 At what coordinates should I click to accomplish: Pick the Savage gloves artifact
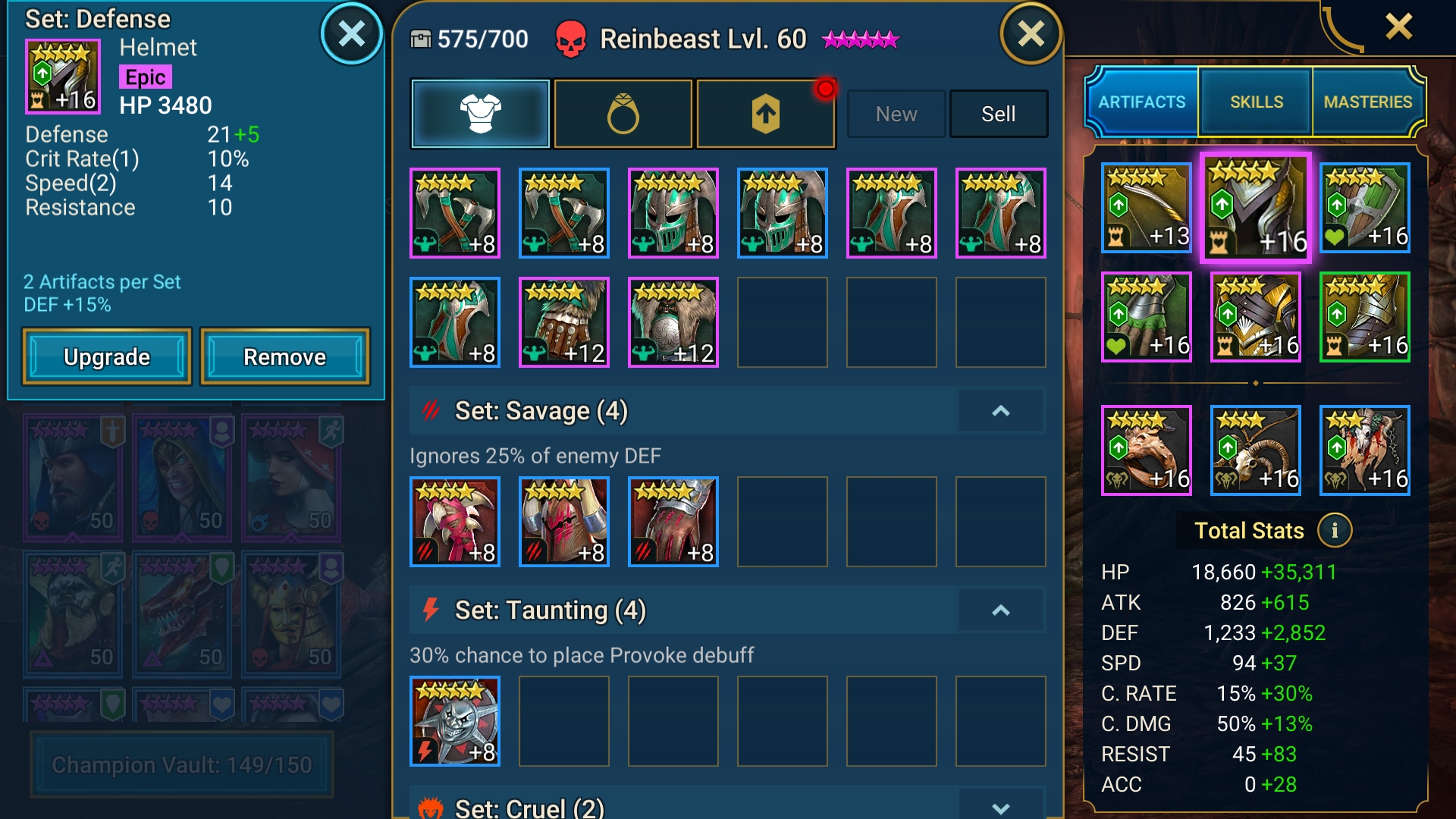[x=673, y=522]
